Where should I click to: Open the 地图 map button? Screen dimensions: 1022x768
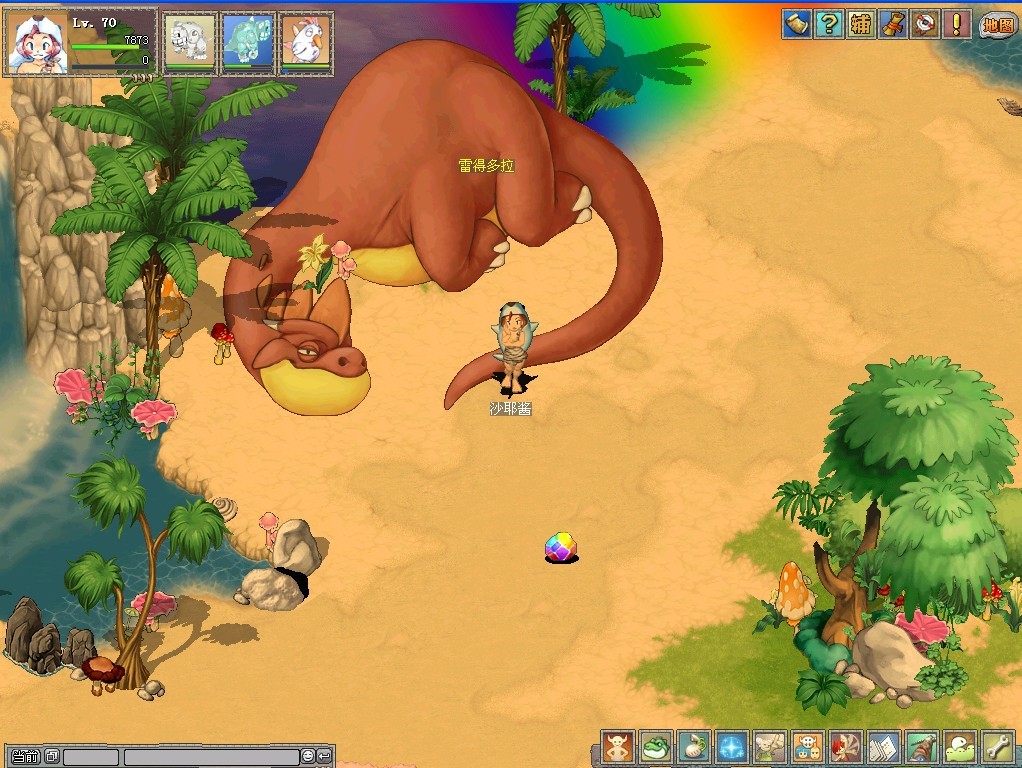(x=997, y=25)
